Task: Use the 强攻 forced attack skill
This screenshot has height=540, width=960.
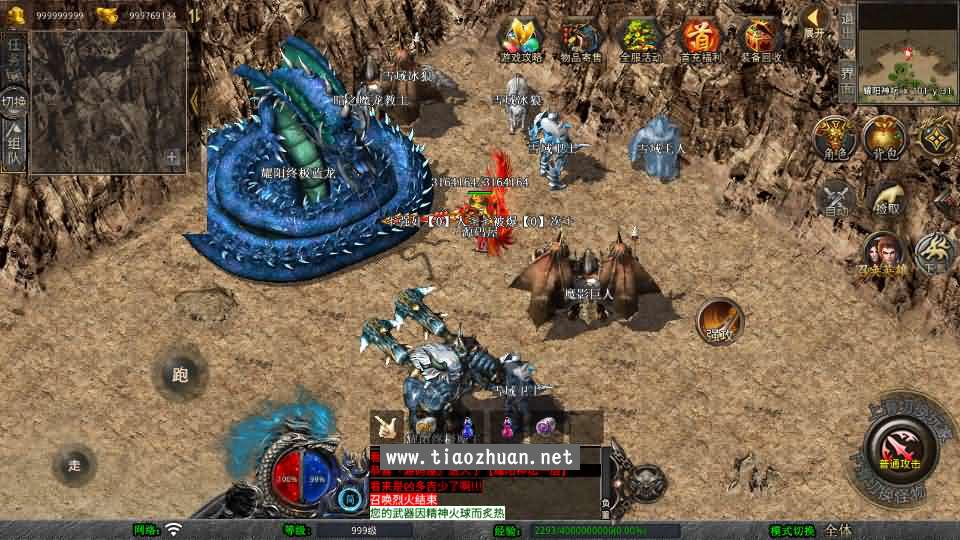Action: [720, 322]
